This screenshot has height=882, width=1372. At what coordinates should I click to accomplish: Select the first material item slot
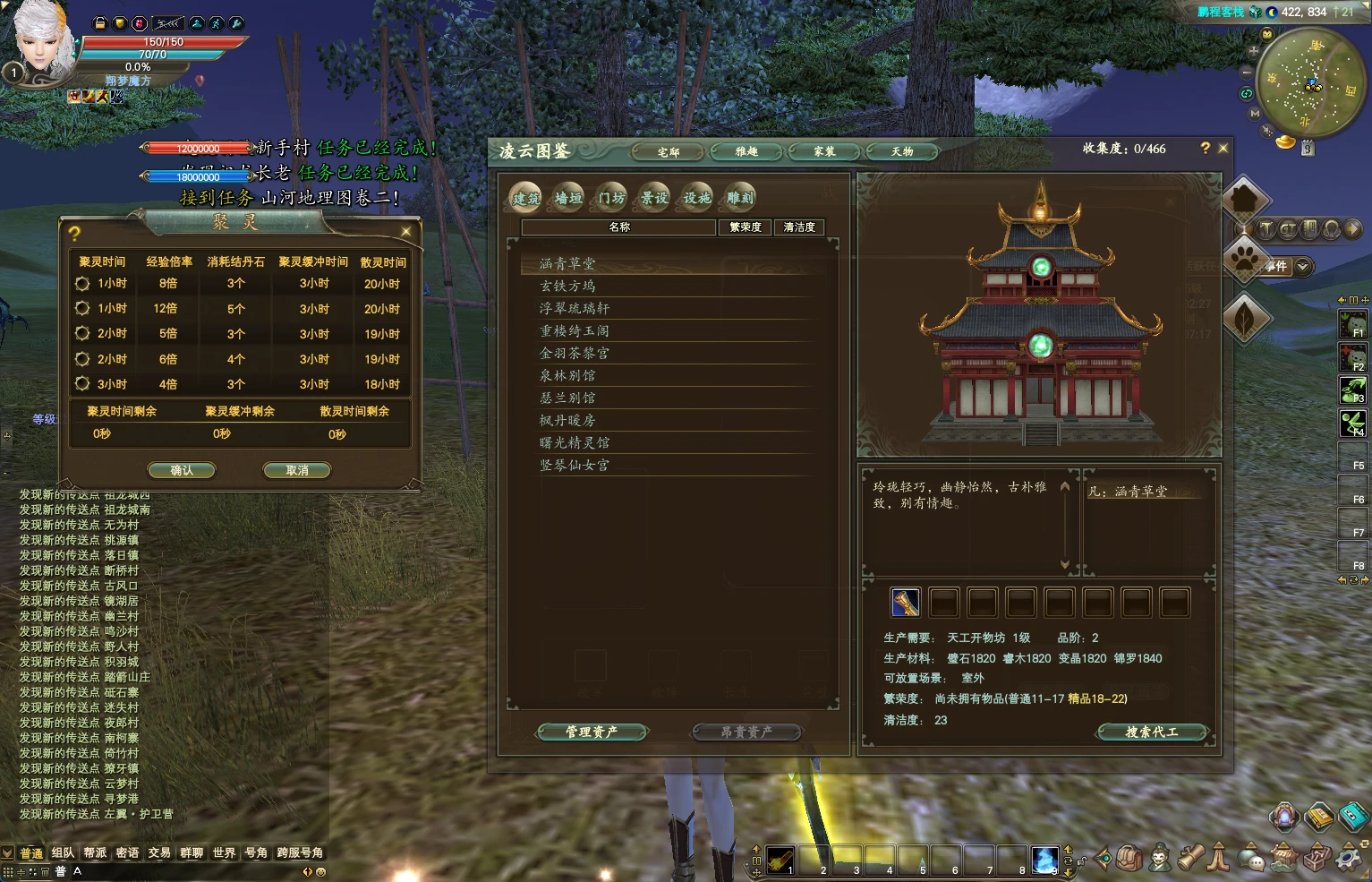tap(906, 603)
